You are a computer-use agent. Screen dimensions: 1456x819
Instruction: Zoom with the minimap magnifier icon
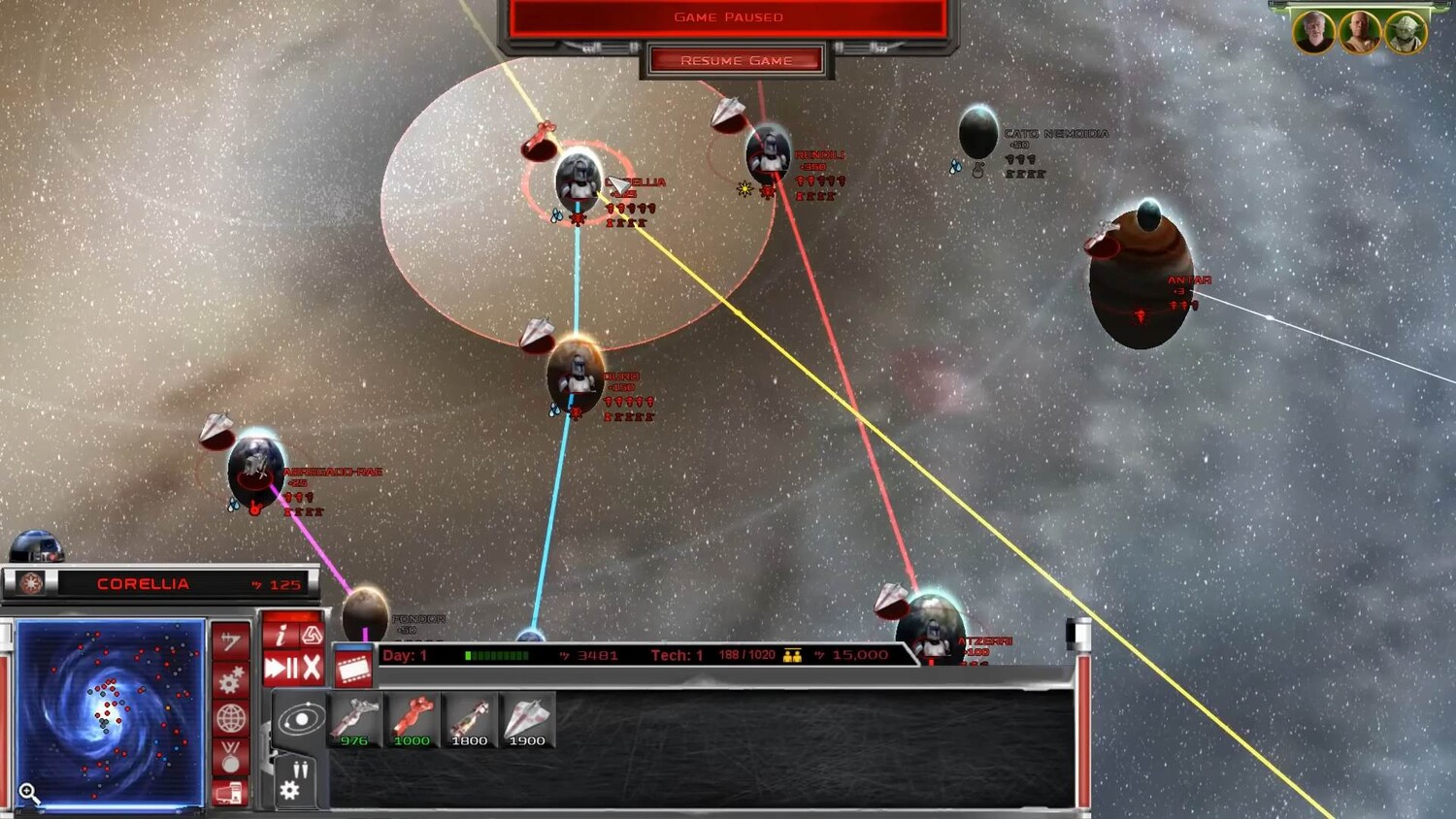coord(29,794)
